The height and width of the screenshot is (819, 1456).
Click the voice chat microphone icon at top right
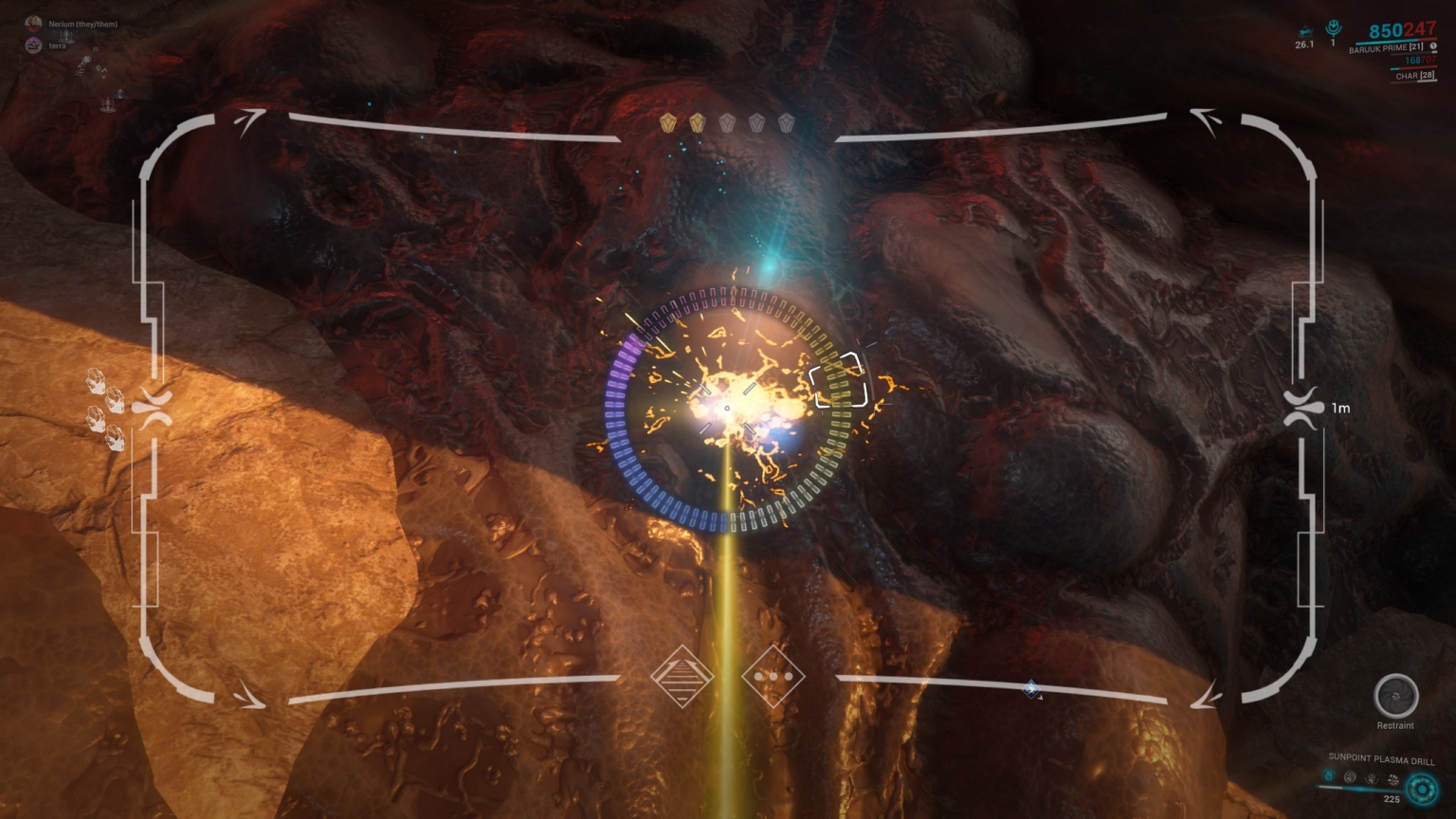[1335, 28]
